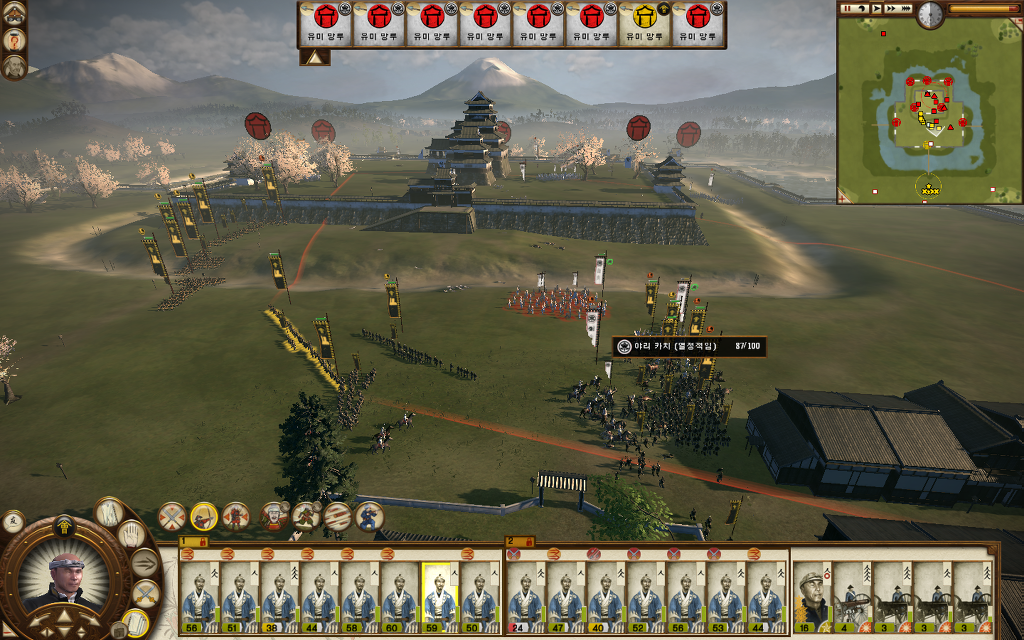The width and height of the screenshot is (1024, 640).
Task: Select the general's unit card with 16 men
Action: [x=811, y=597]
